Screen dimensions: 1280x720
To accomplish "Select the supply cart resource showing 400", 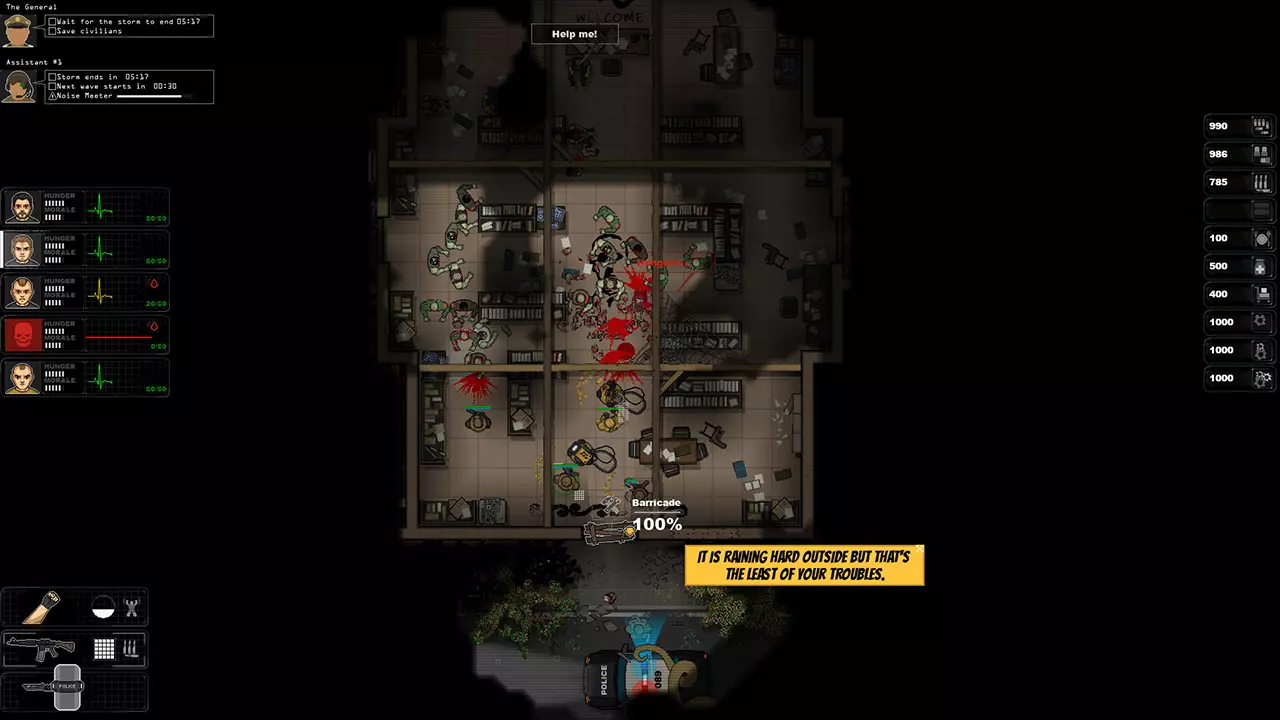I will click(1260, 295).
